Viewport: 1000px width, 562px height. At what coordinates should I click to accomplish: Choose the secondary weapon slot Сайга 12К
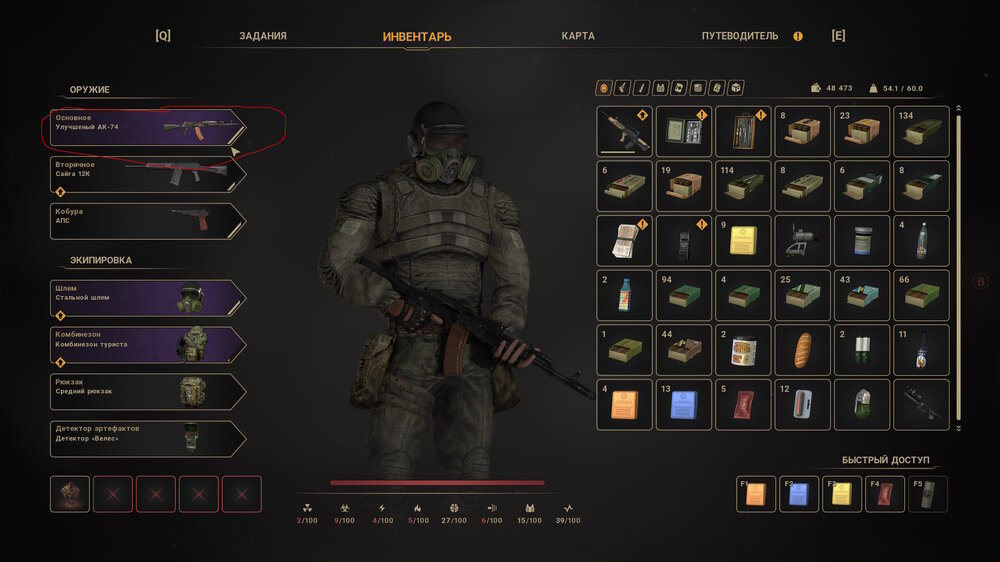click(x=147, y=174)
